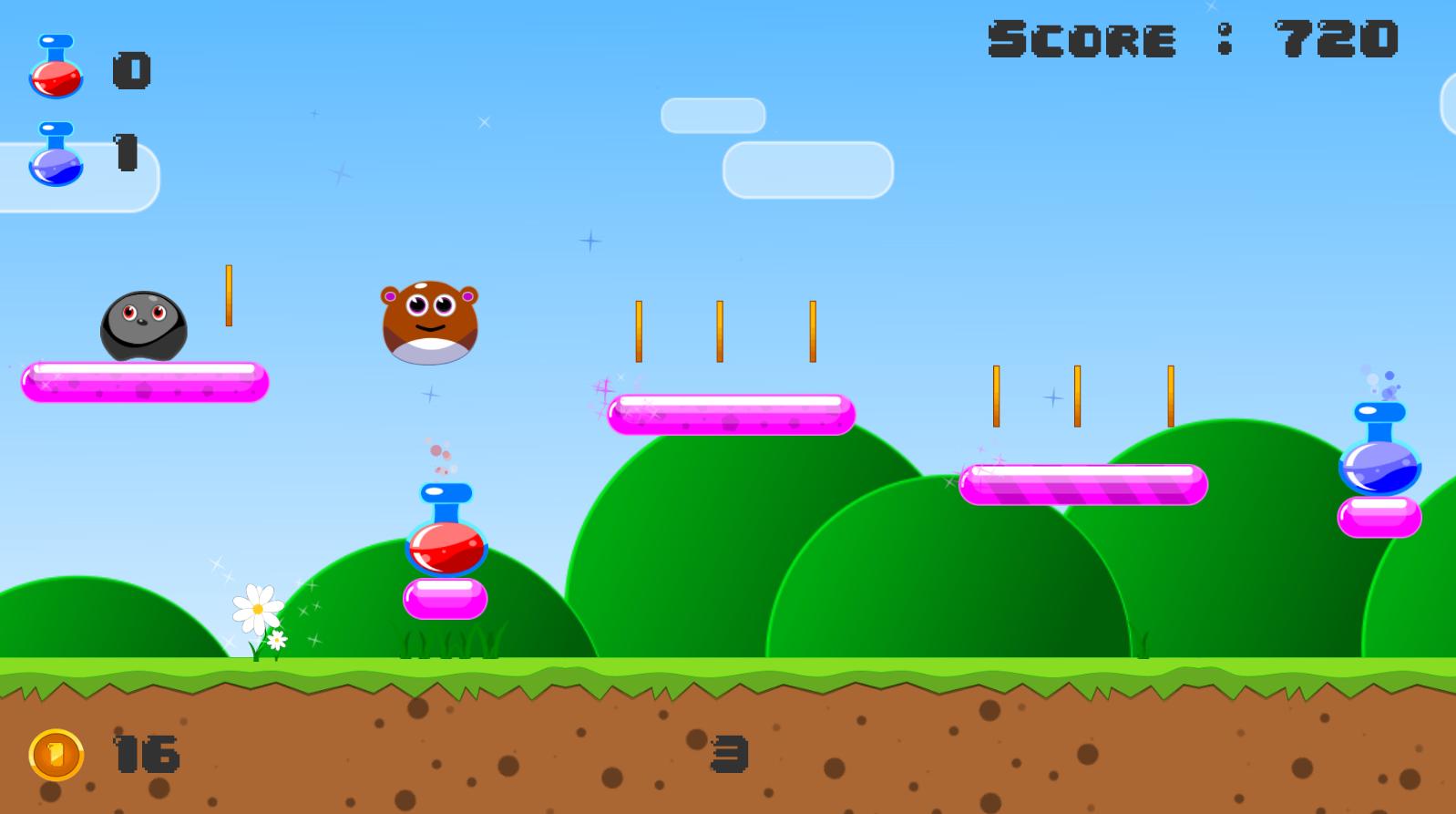Click the coin count number 16
This screenshot has height=814, width=1456.
[x=146, y=754]
